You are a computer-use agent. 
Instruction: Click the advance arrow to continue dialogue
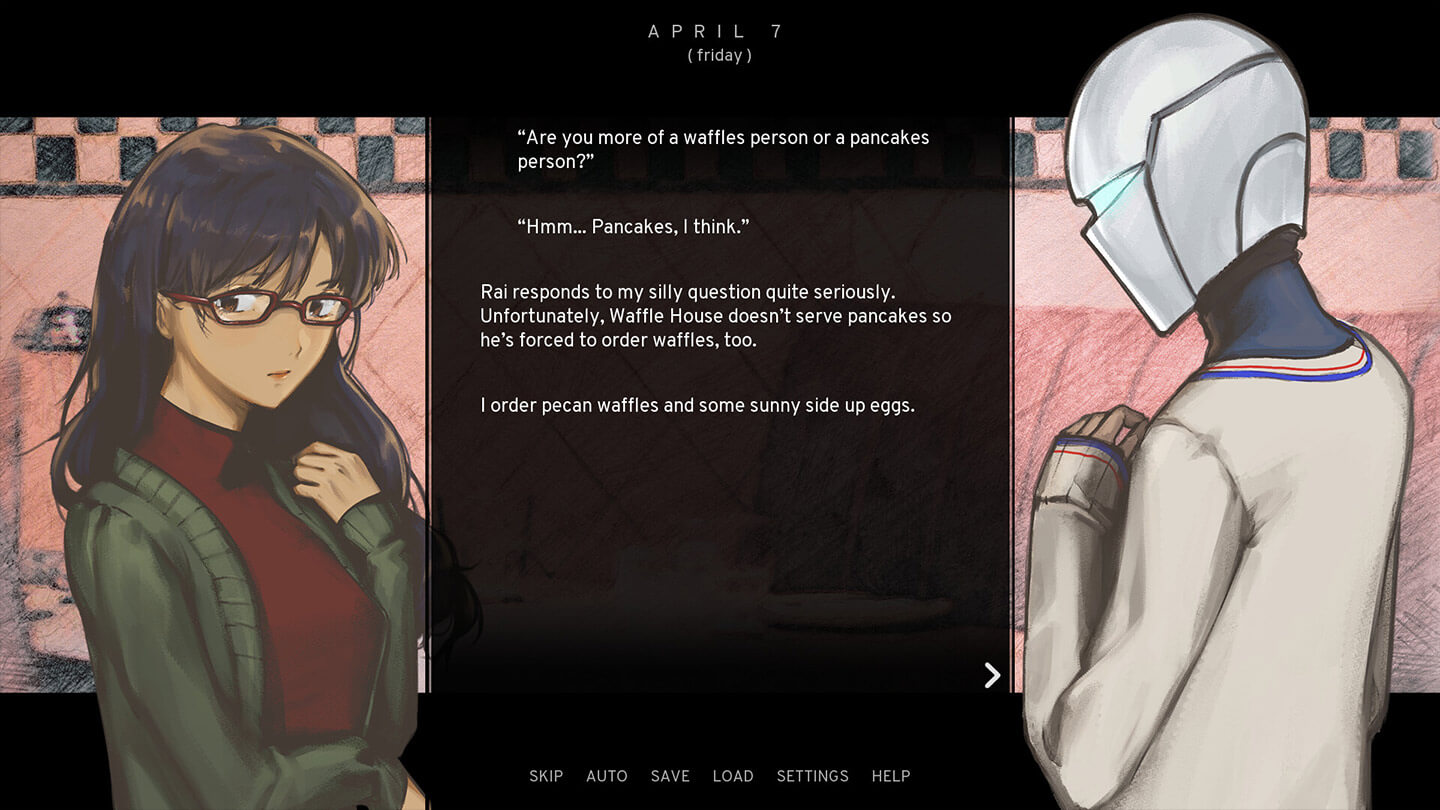pyautogui.click(x=992, y=675)
